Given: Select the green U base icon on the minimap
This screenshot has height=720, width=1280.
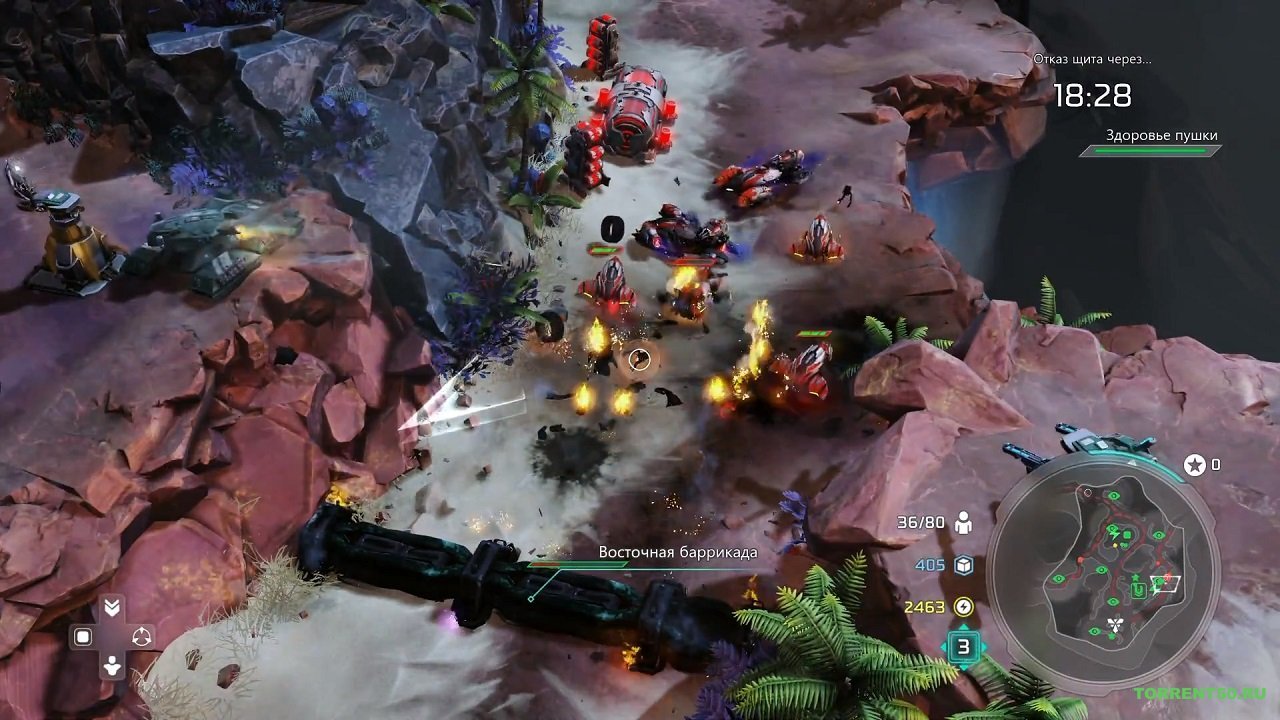Looking at the screenshot, I should [x=1138, y=590].
